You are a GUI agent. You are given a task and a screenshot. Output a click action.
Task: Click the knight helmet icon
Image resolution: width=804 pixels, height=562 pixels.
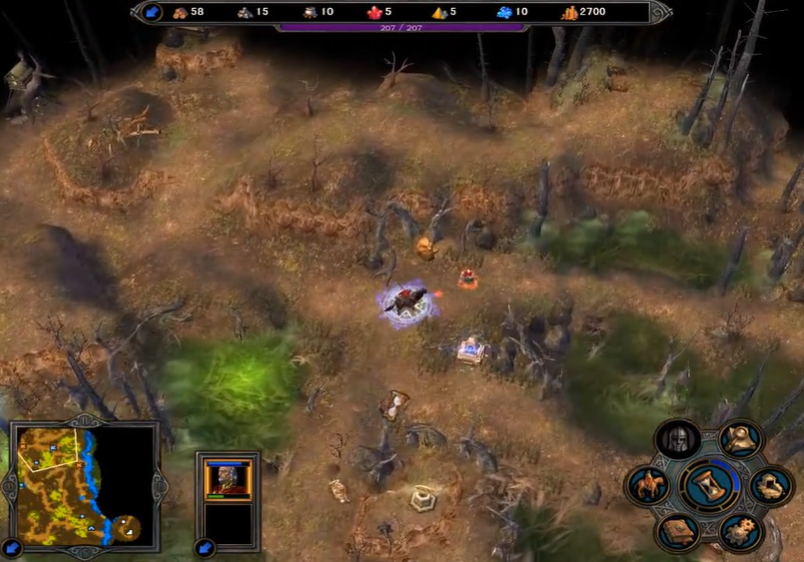pyautogui.click(x=677, y=439)
